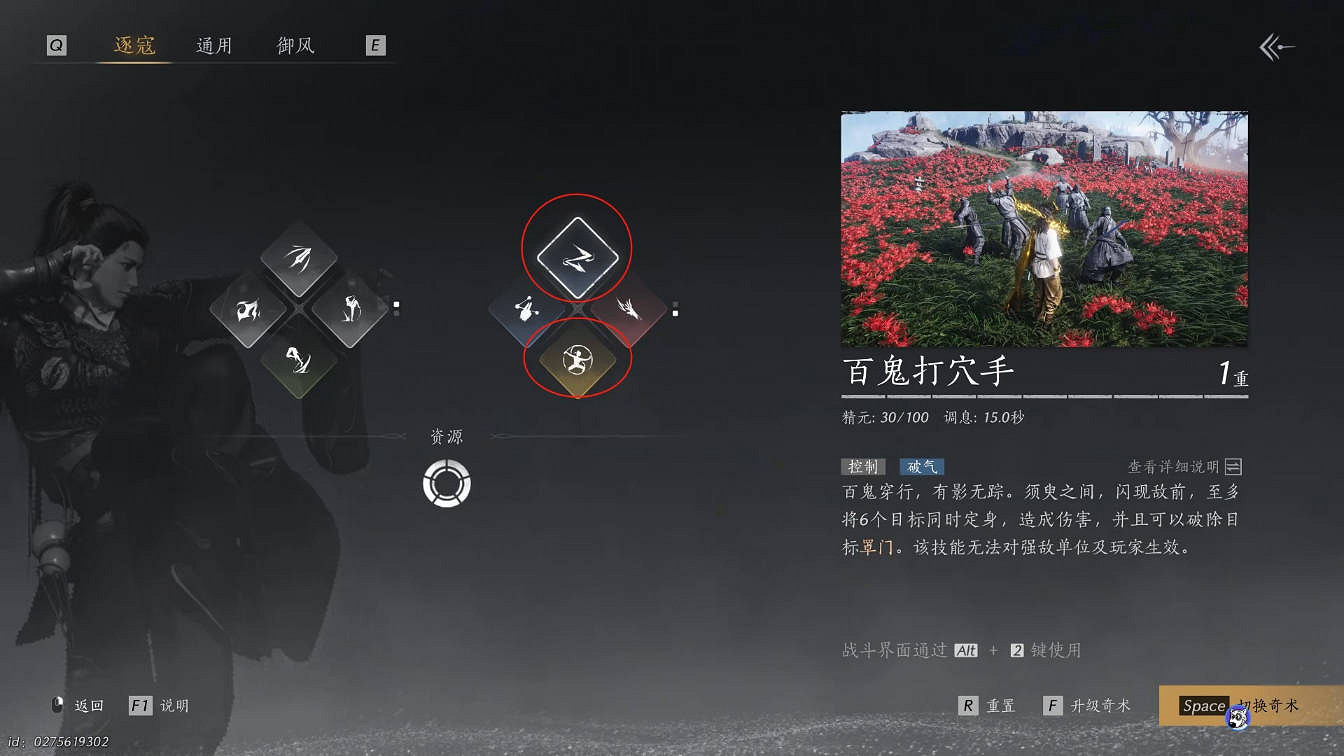Open detailed description via the book icon
The image size is (1344, 756).
[1237, 466]
